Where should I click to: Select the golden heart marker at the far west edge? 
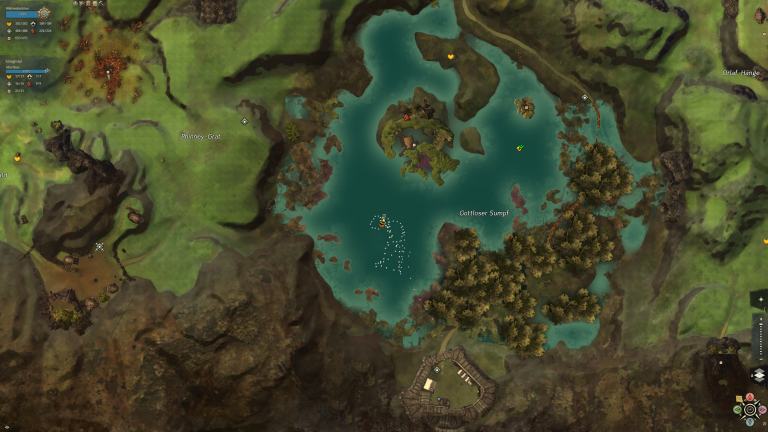17,157
